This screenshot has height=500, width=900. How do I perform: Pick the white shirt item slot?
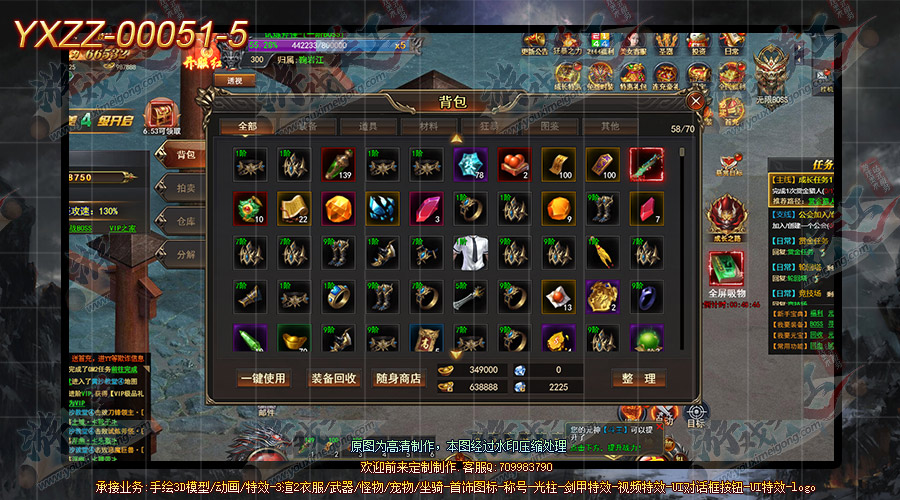point(469,253)
